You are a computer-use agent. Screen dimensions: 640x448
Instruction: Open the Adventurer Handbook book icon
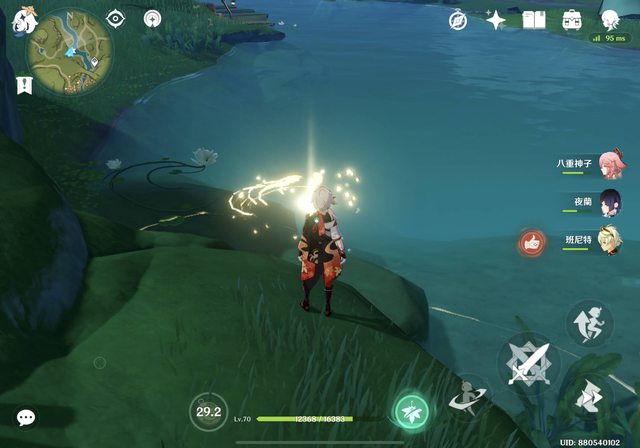[533, 20]
